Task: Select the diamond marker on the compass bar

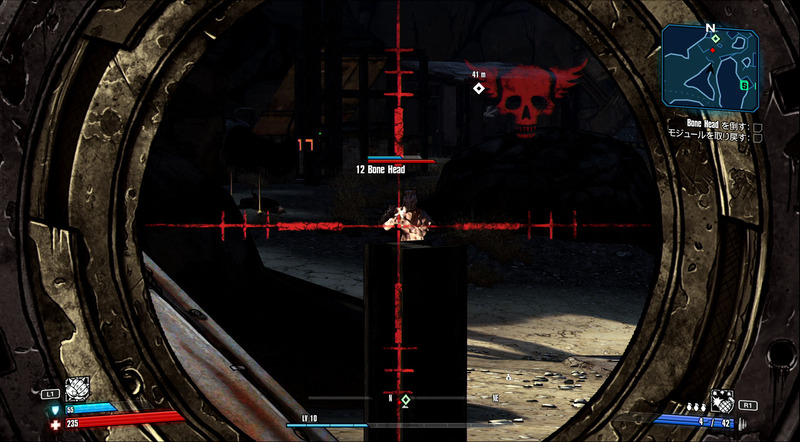Action: (x=406, y=400)
